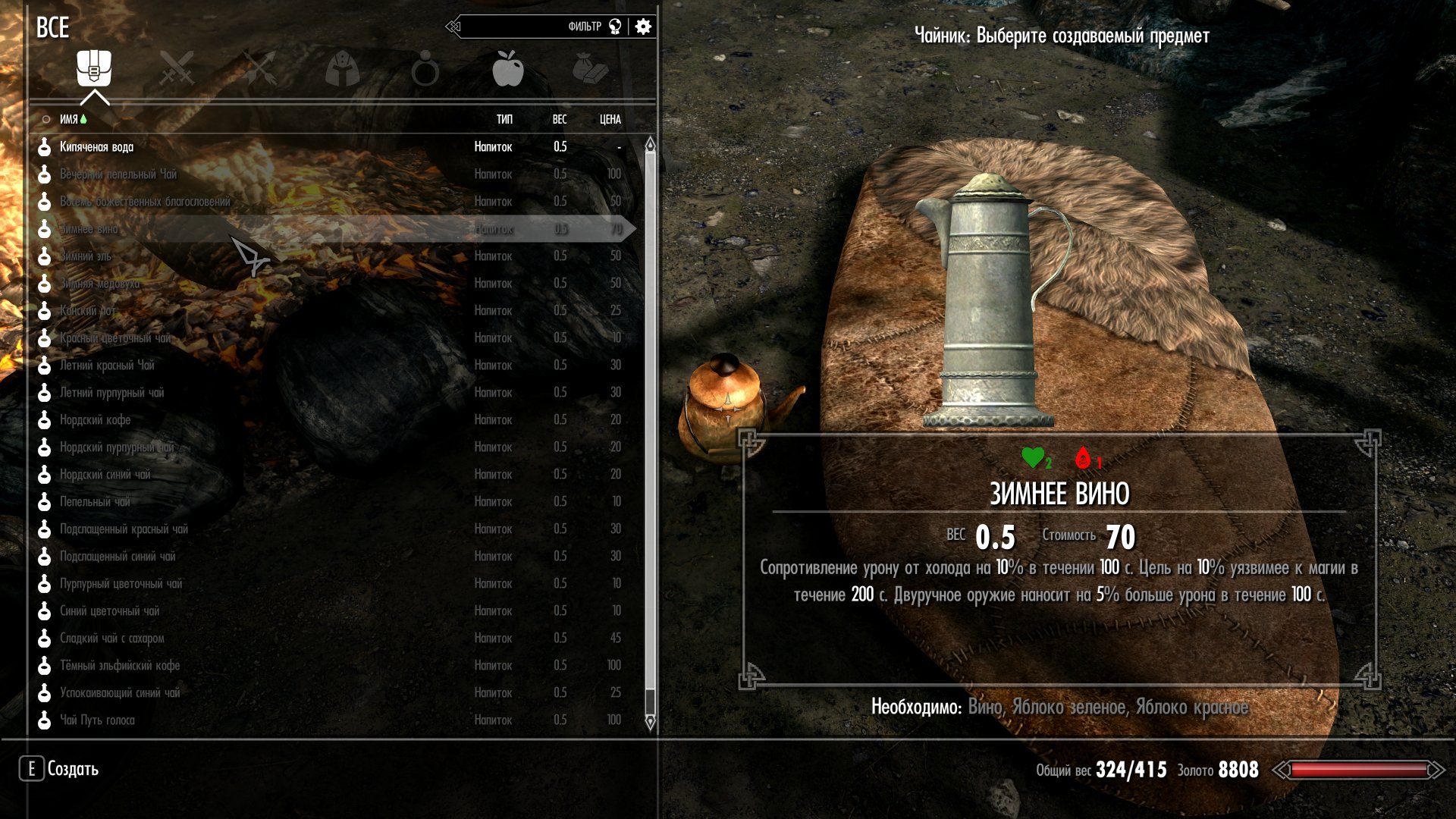Viewport: 1456px width, 819px height.
Task: Select Пепельный чай from the list
Action: pos(95,502)
